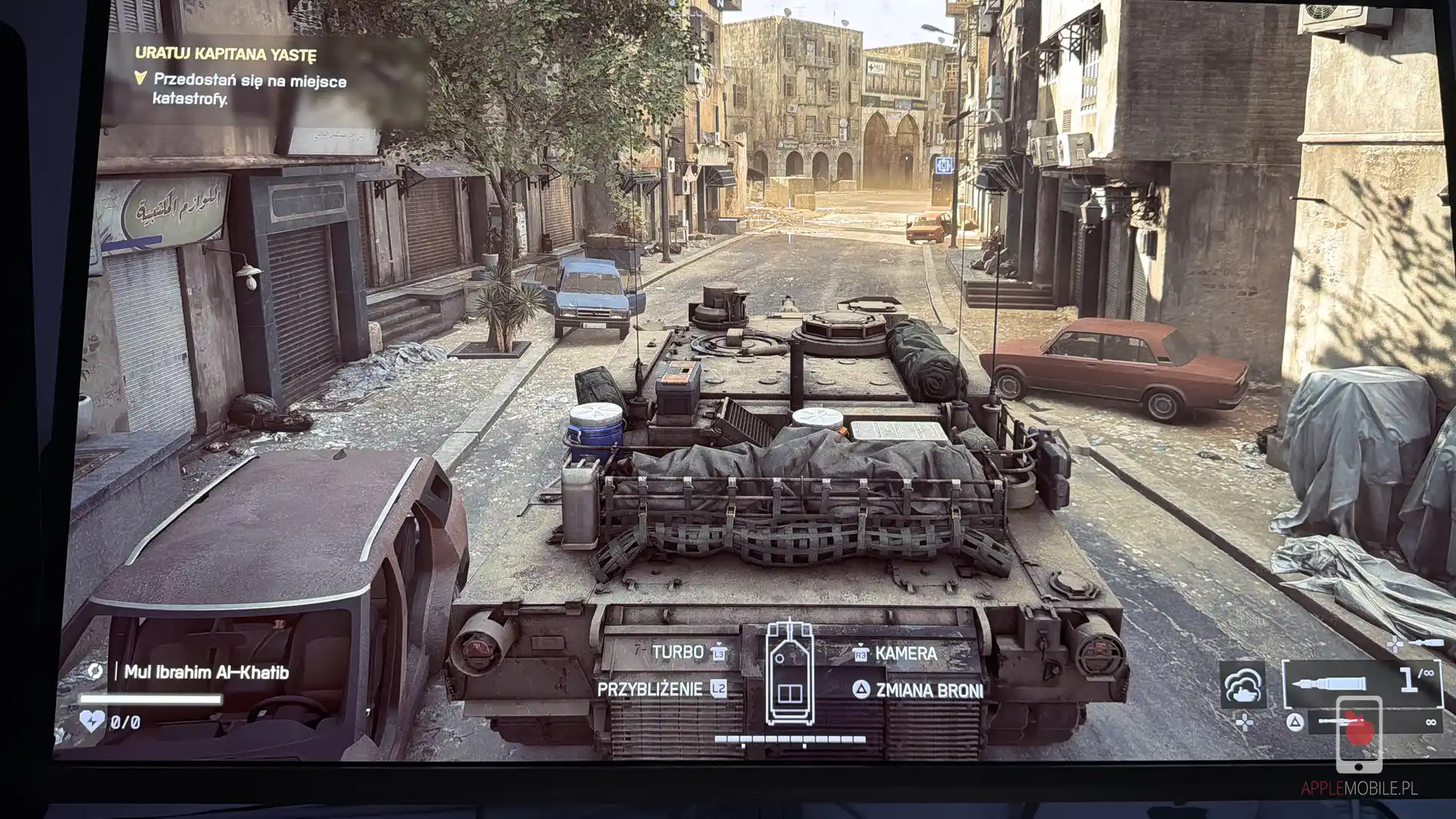Image resolution: width=1456 pixels, height=819 pixels.
Task: Select the primary tank shell weapon slot
Action: (x=1362, y=682)
